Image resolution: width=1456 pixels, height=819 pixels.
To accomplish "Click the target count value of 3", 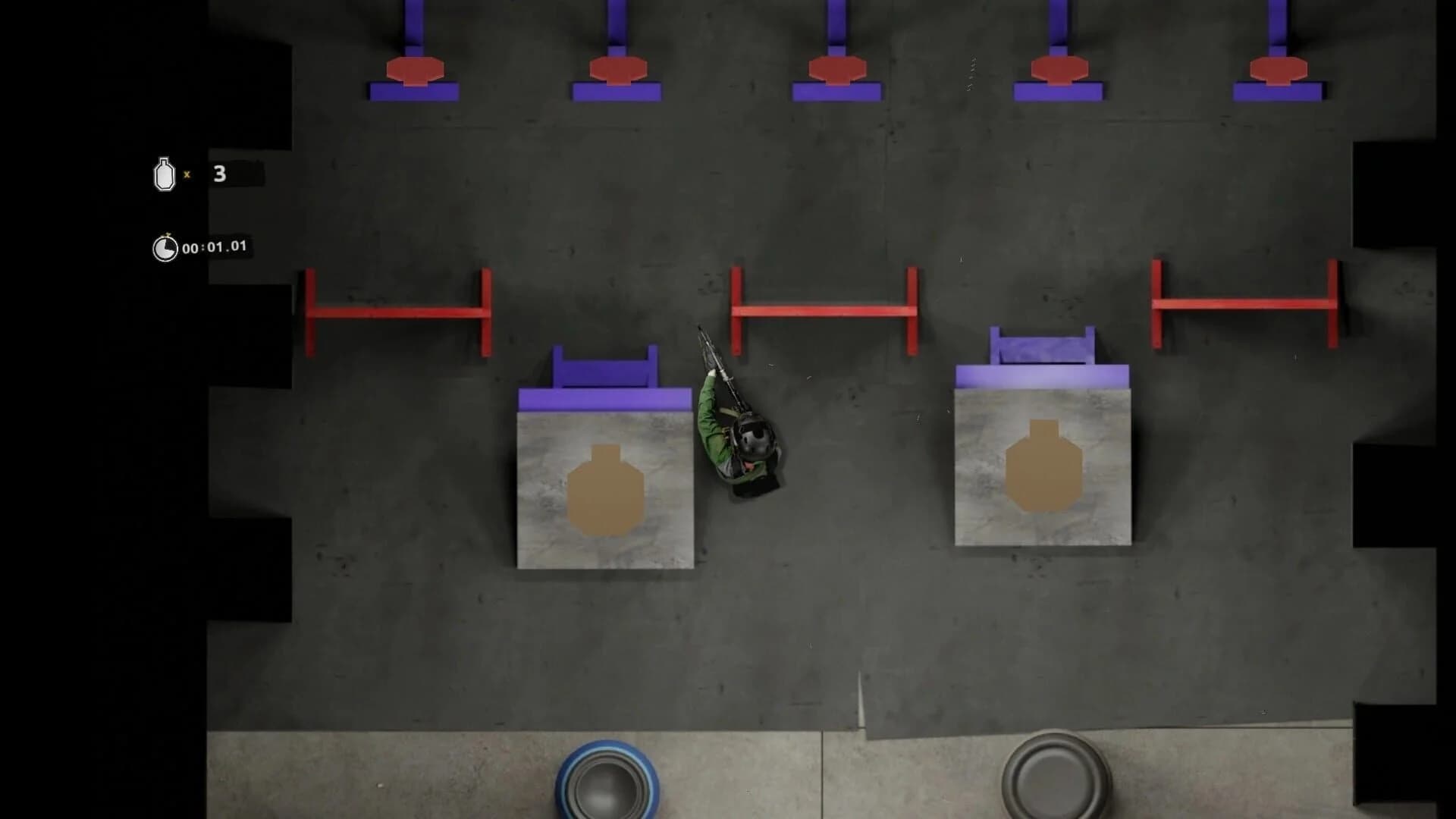I will (x=218, y=174).
